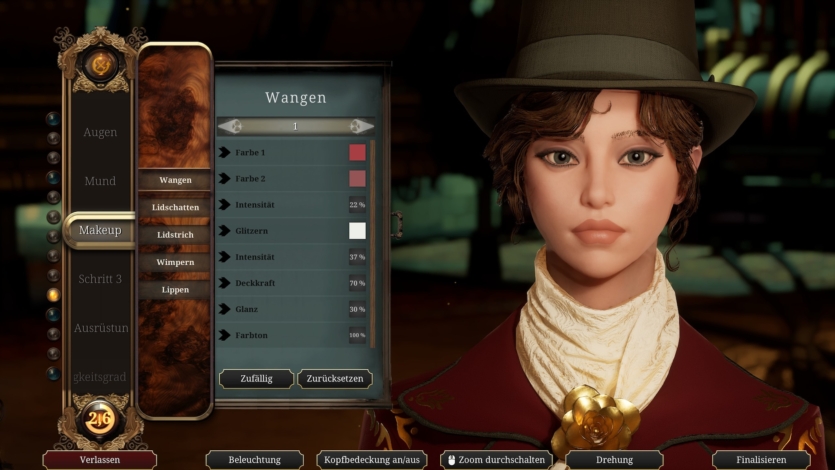
Task: Pick the Farbe 1 red swatch
Action: 357,152
